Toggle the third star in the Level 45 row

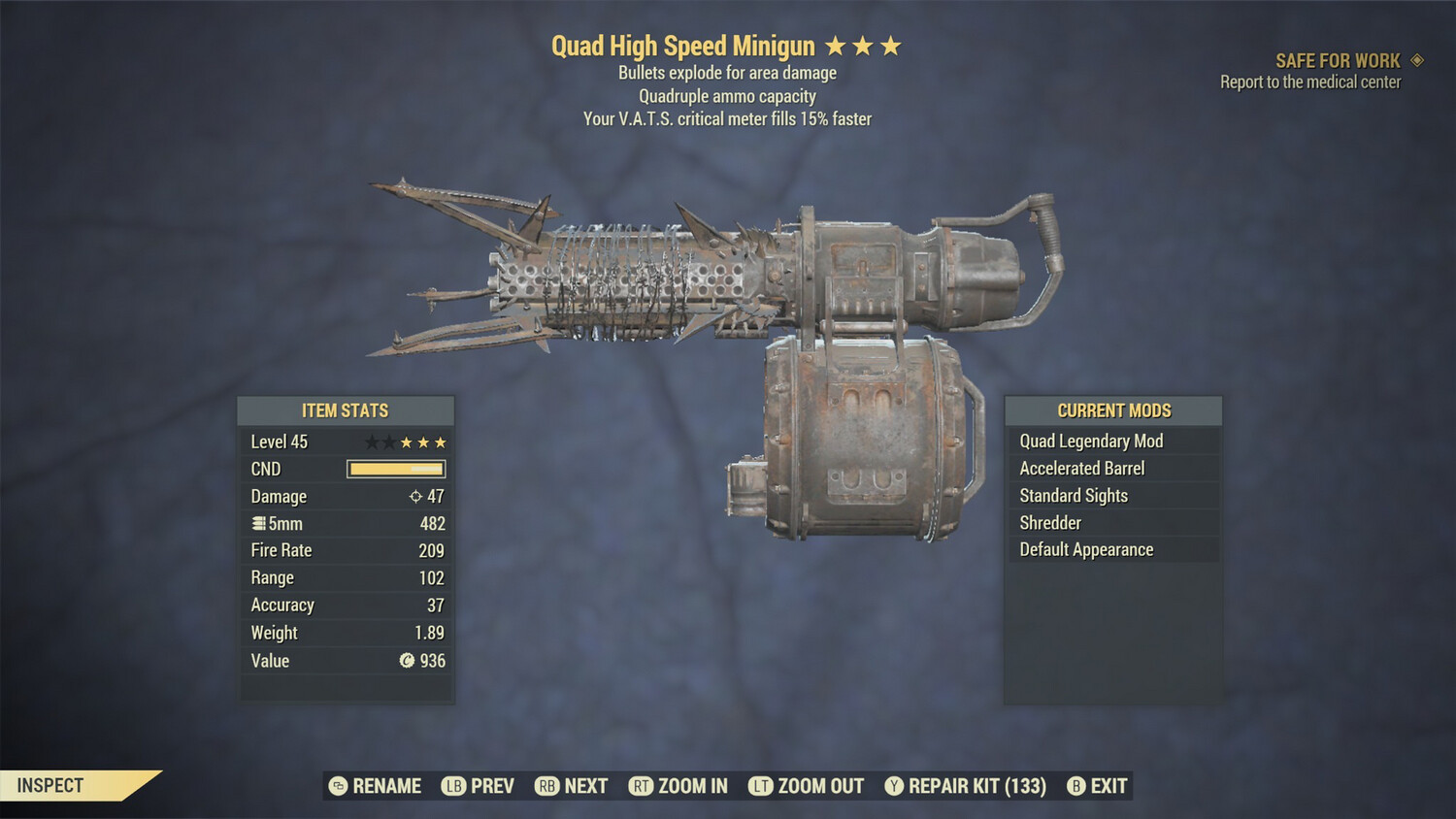[x=409, y=442]
